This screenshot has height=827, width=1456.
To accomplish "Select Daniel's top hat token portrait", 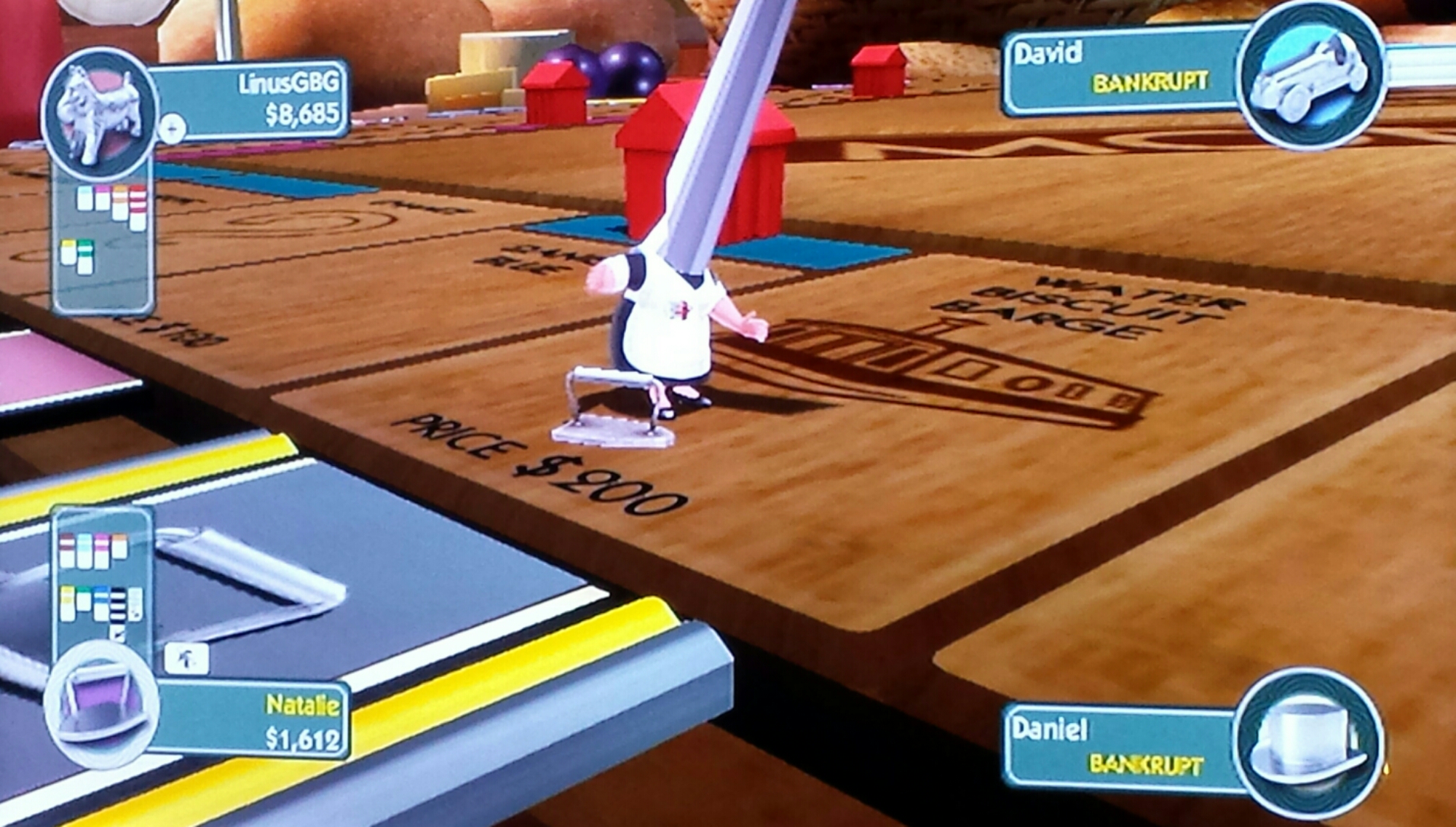I will point(1310,743).
